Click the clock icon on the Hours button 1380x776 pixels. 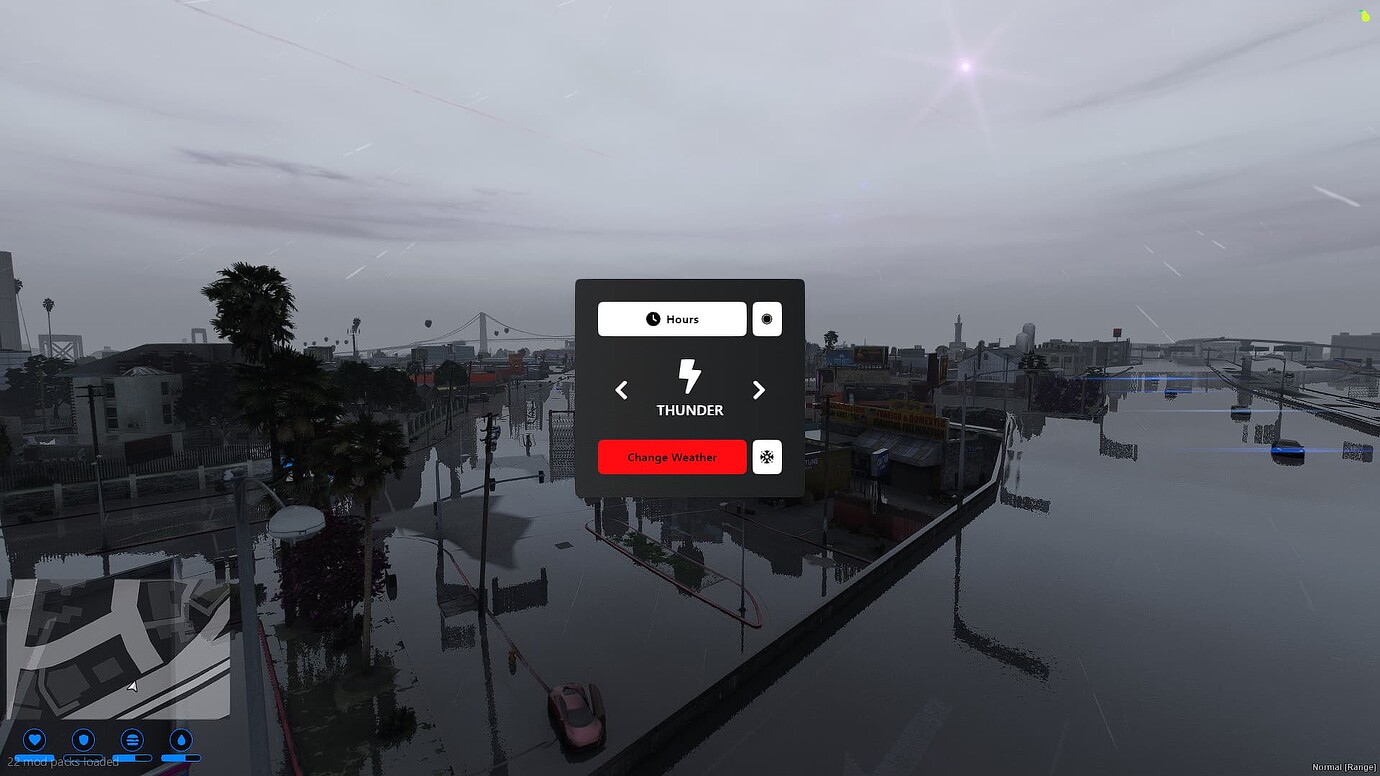coord(651,319)
